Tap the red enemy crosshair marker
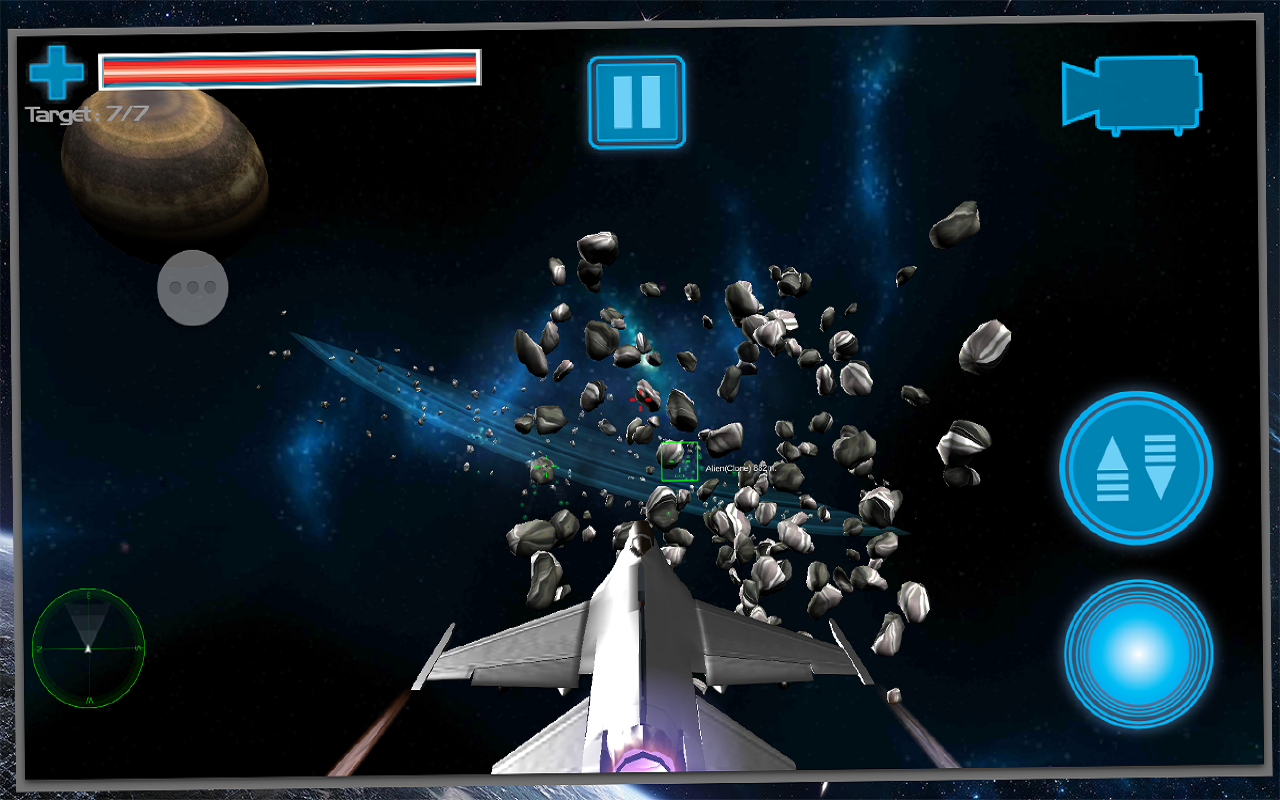The width and height of the screenshot is (1280, 800). point(640,400)
